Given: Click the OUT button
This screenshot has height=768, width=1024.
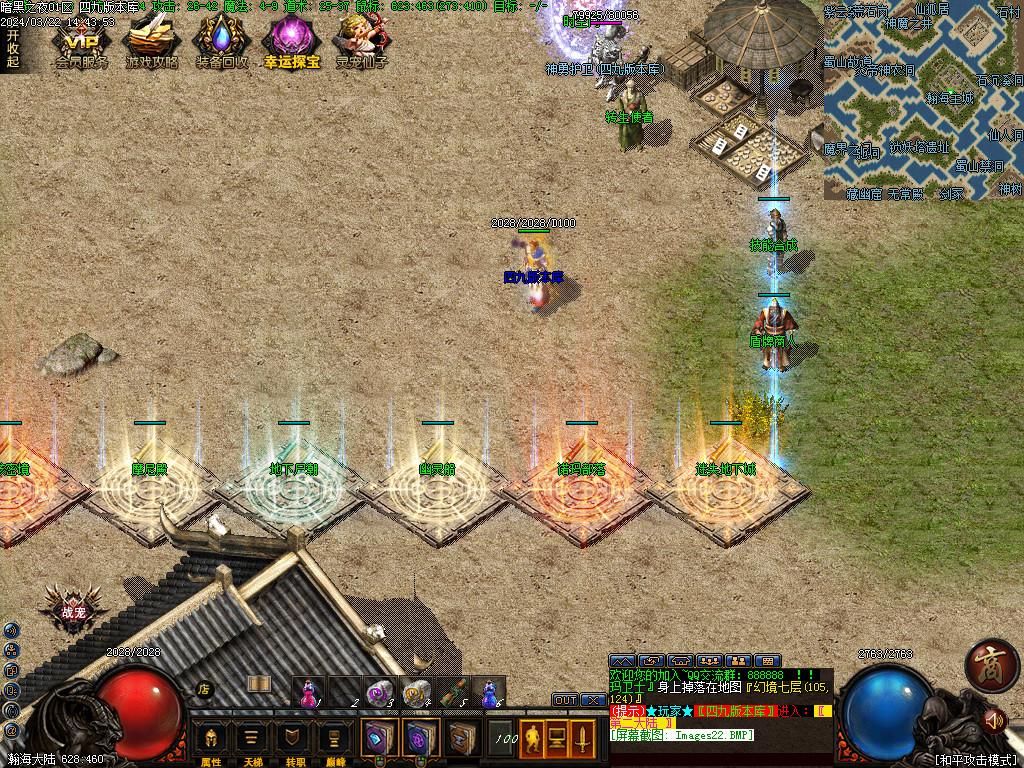Looking at the screenshot, I should (566, 700).
